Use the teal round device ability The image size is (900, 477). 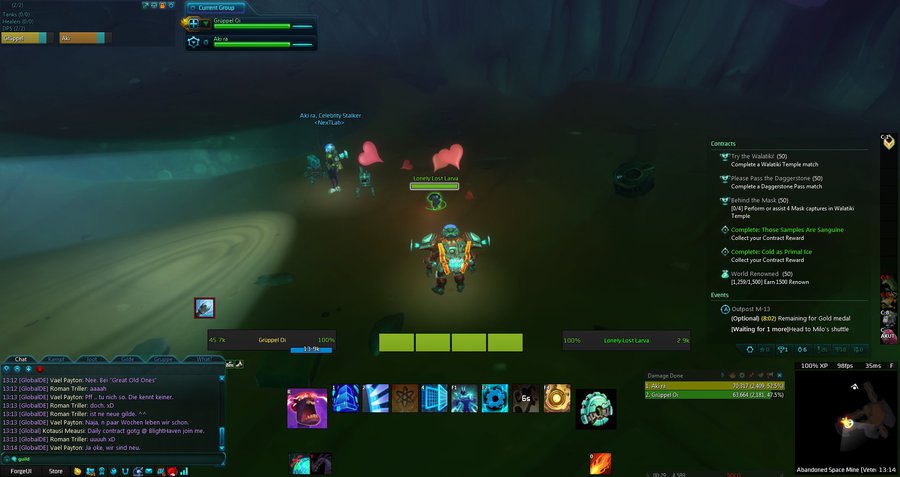click(596, 408)
